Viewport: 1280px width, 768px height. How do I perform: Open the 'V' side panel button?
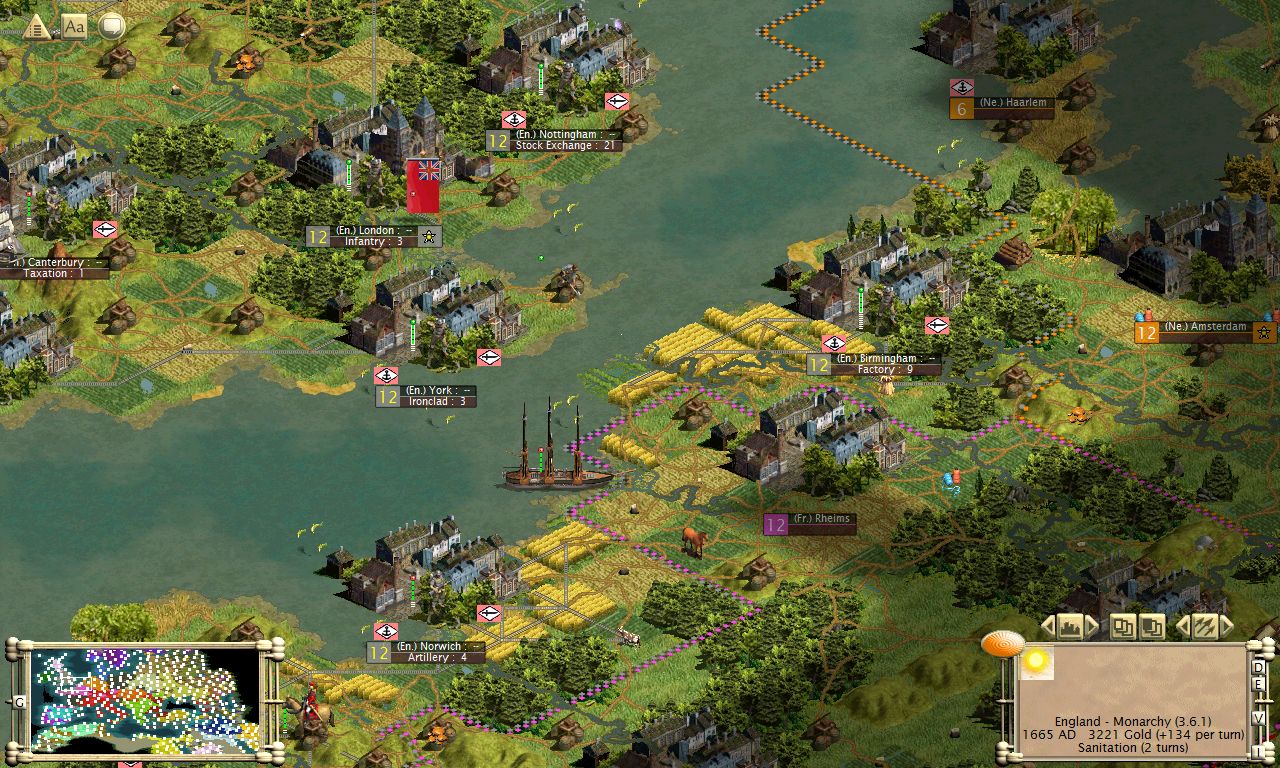click(x=1259, y=717)
